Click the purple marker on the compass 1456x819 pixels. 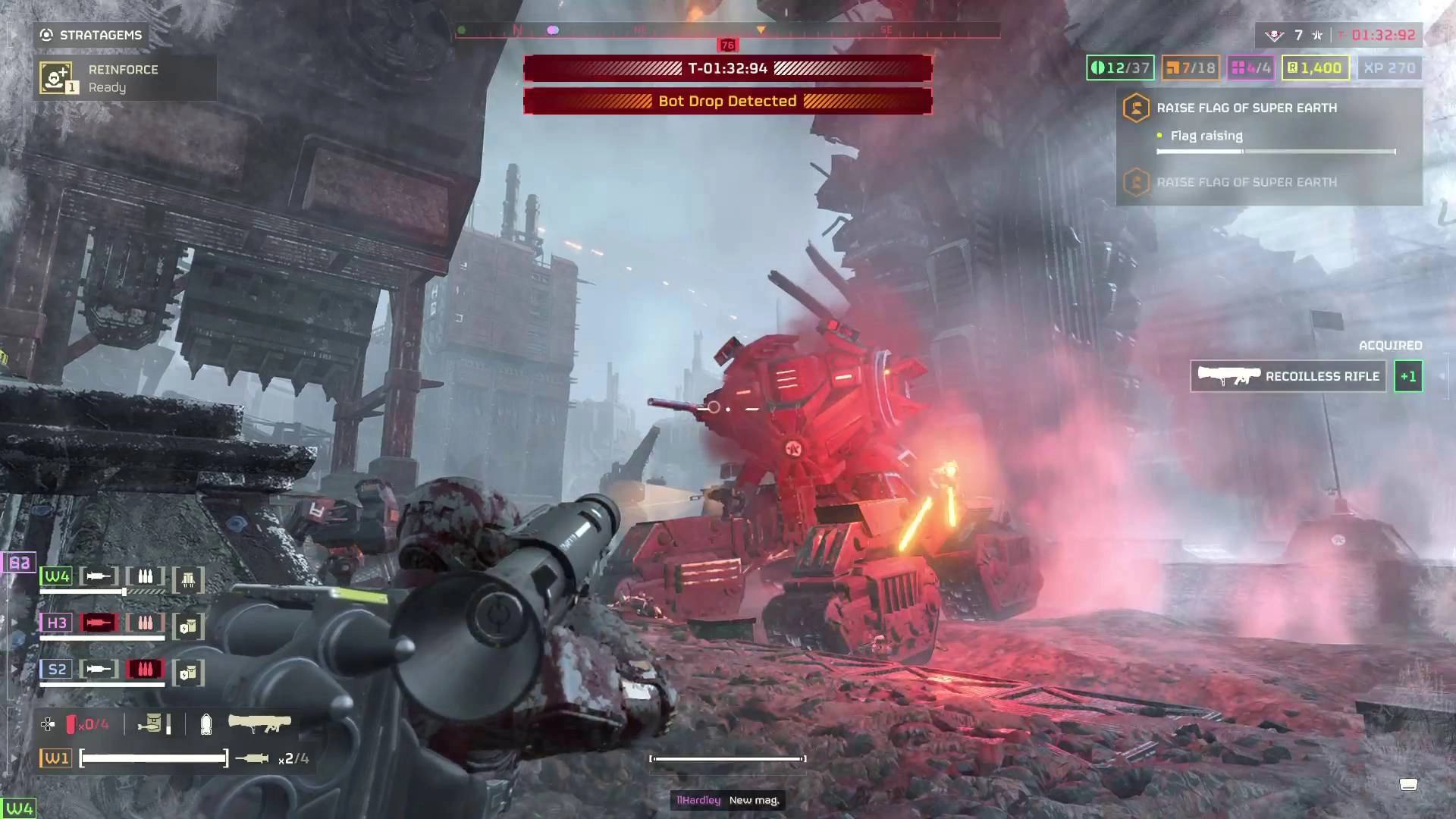pos(553,30)
